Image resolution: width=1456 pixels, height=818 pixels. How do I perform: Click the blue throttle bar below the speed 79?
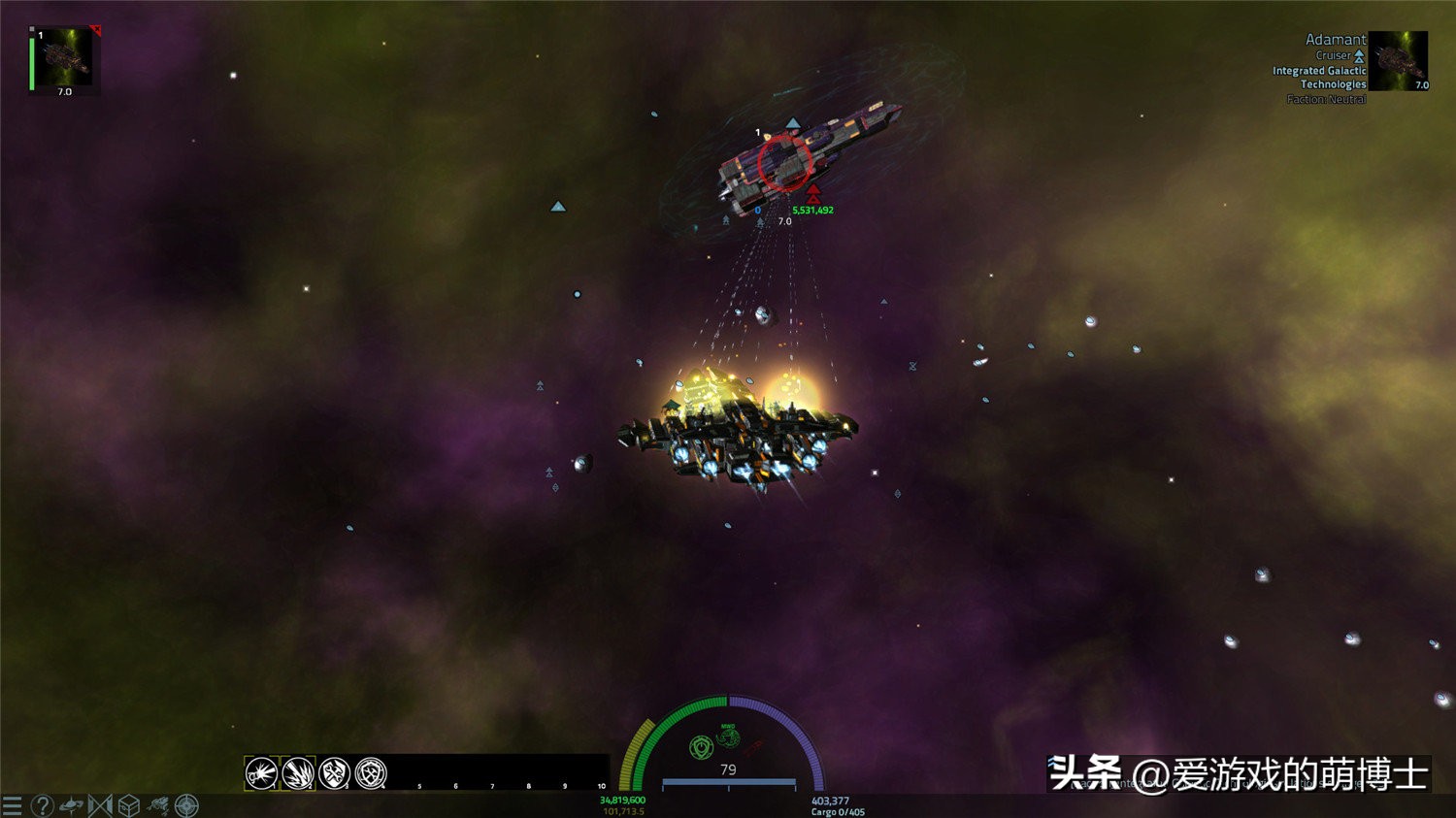pyautogui.click(x=729, y=782)
